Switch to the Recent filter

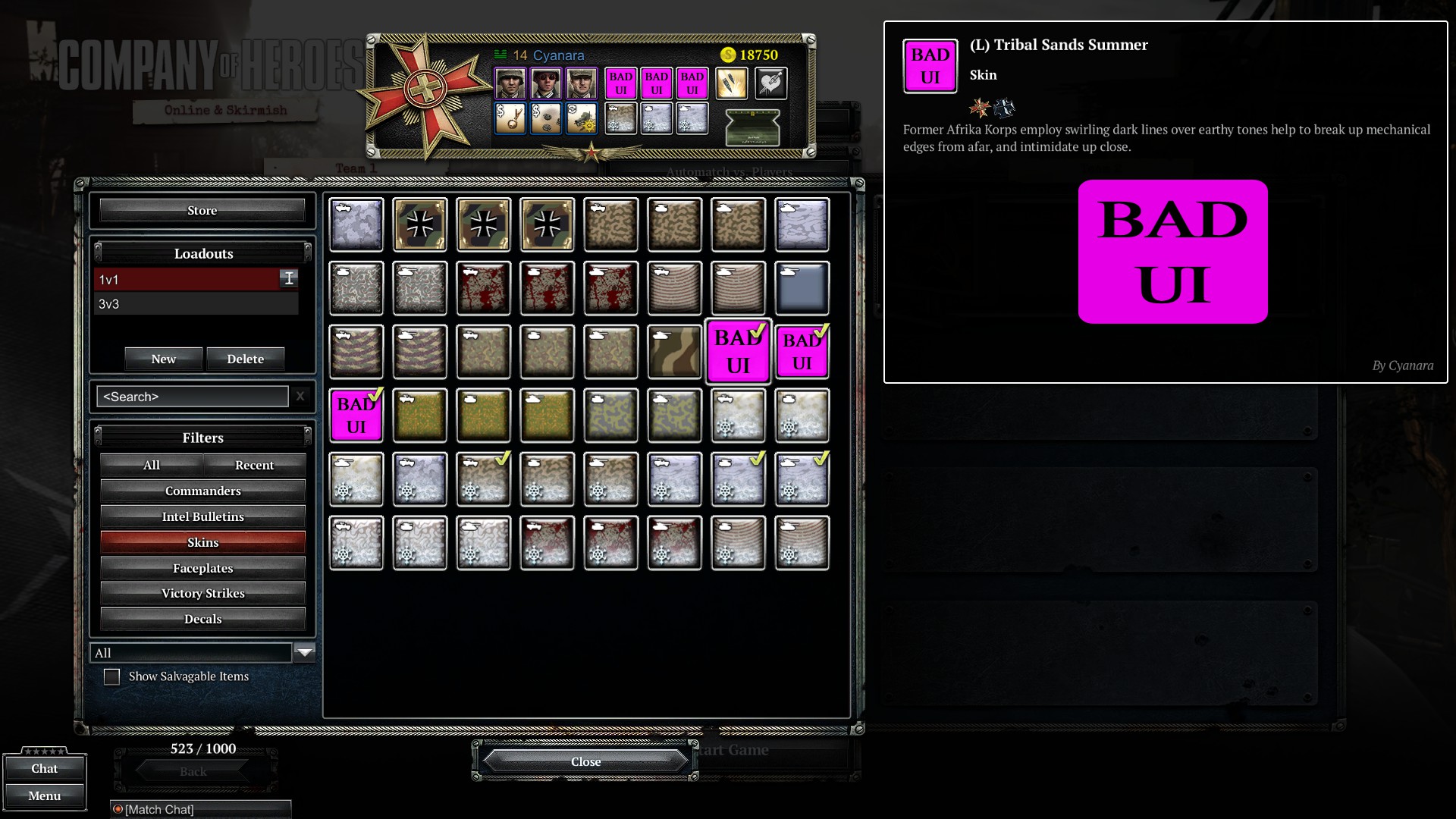point(254,465)
